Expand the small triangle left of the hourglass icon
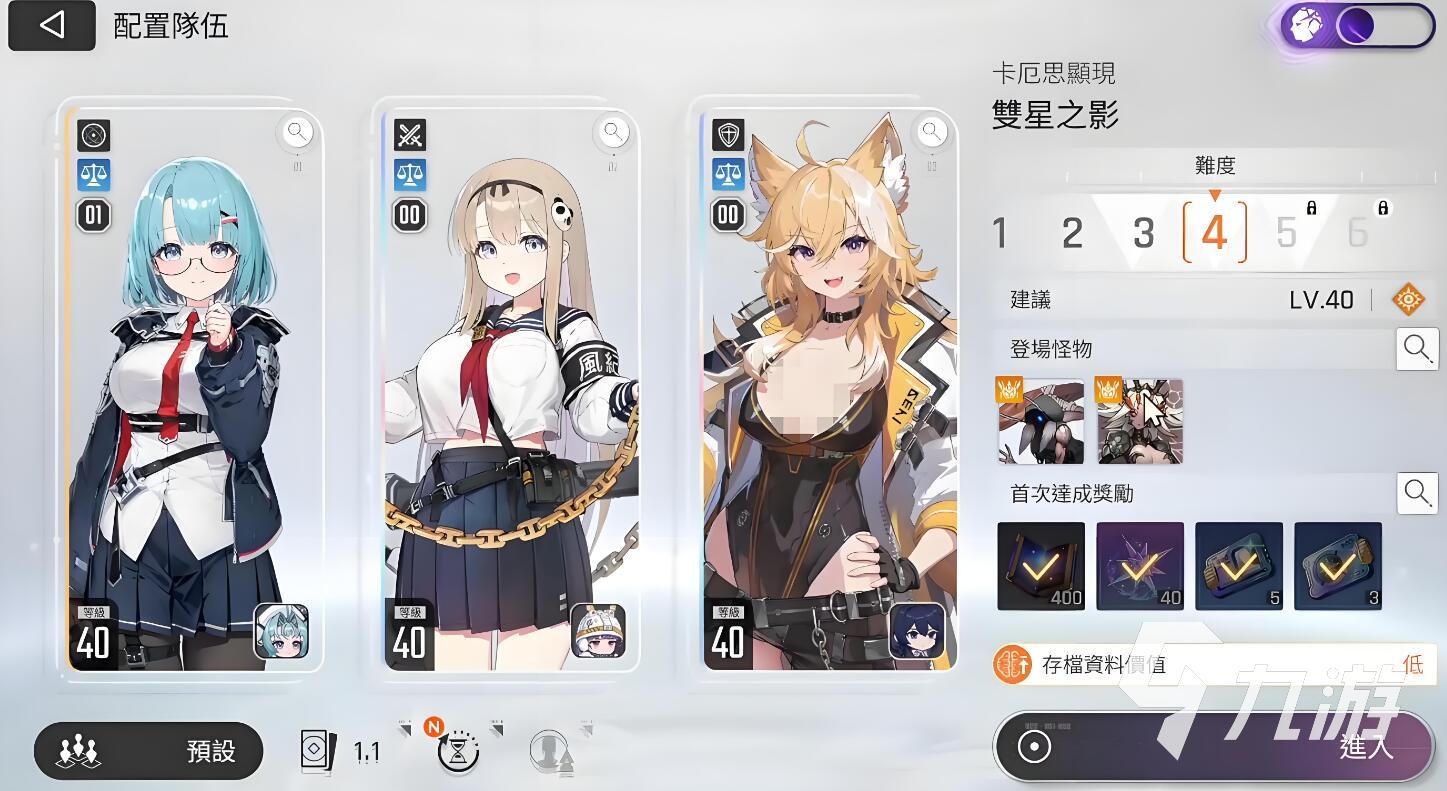 point(404,731)
